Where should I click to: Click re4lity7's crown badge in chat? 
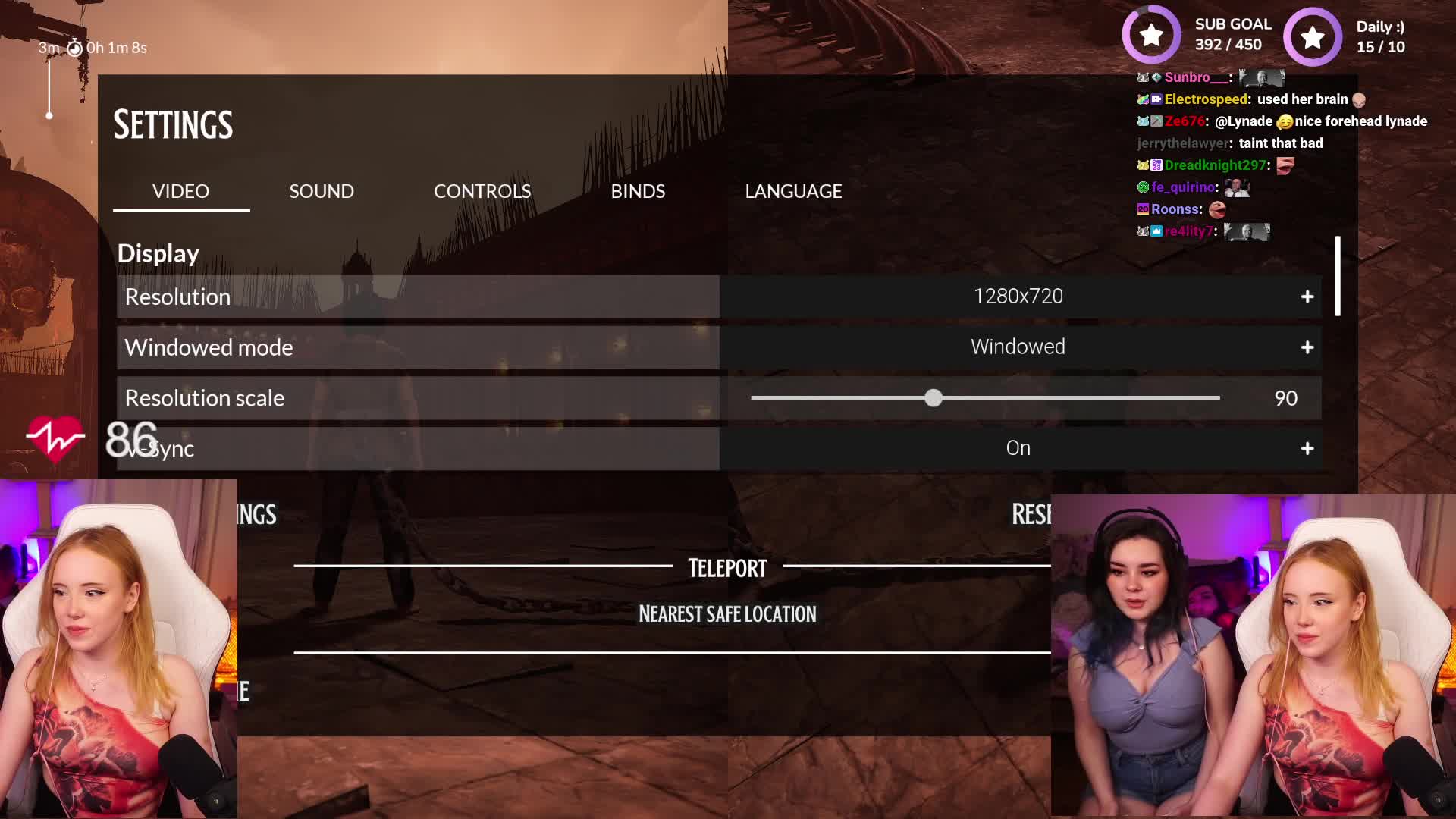click(1156, 231)
